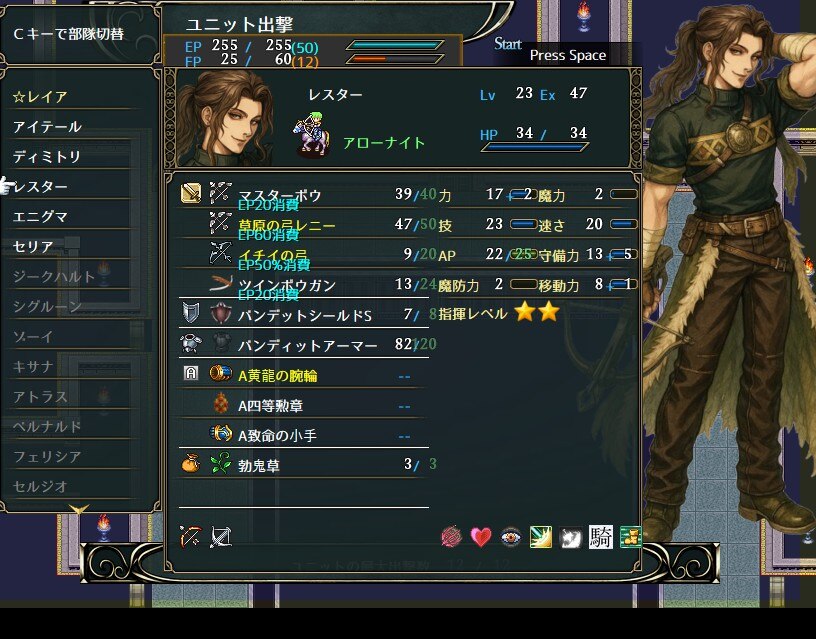Select greyed-out unit ジークハルト
This screenshot has height=639, width=816.
(x=55, y=276)
